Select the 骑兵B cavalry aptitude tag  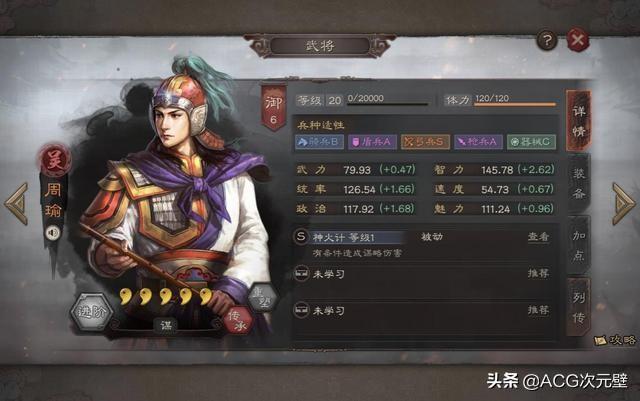click(319, 142)
